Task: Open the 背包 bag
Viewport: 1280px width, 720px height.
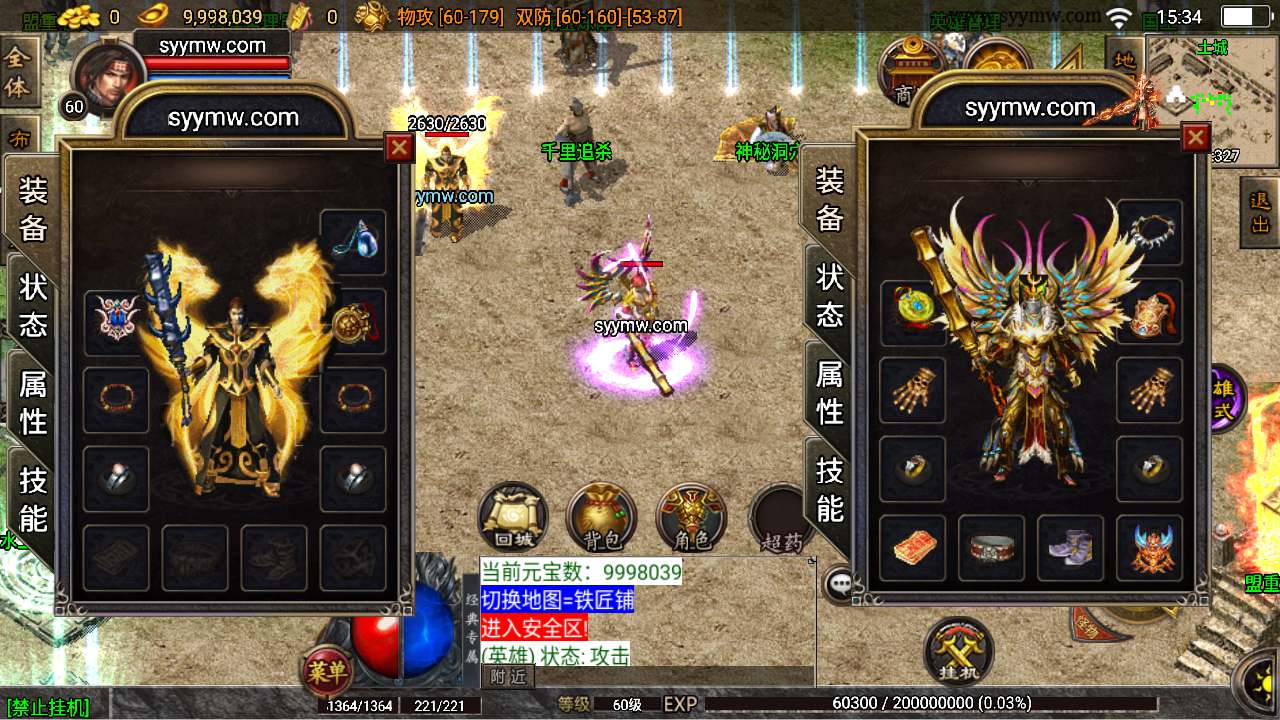Action: point(602,518)
